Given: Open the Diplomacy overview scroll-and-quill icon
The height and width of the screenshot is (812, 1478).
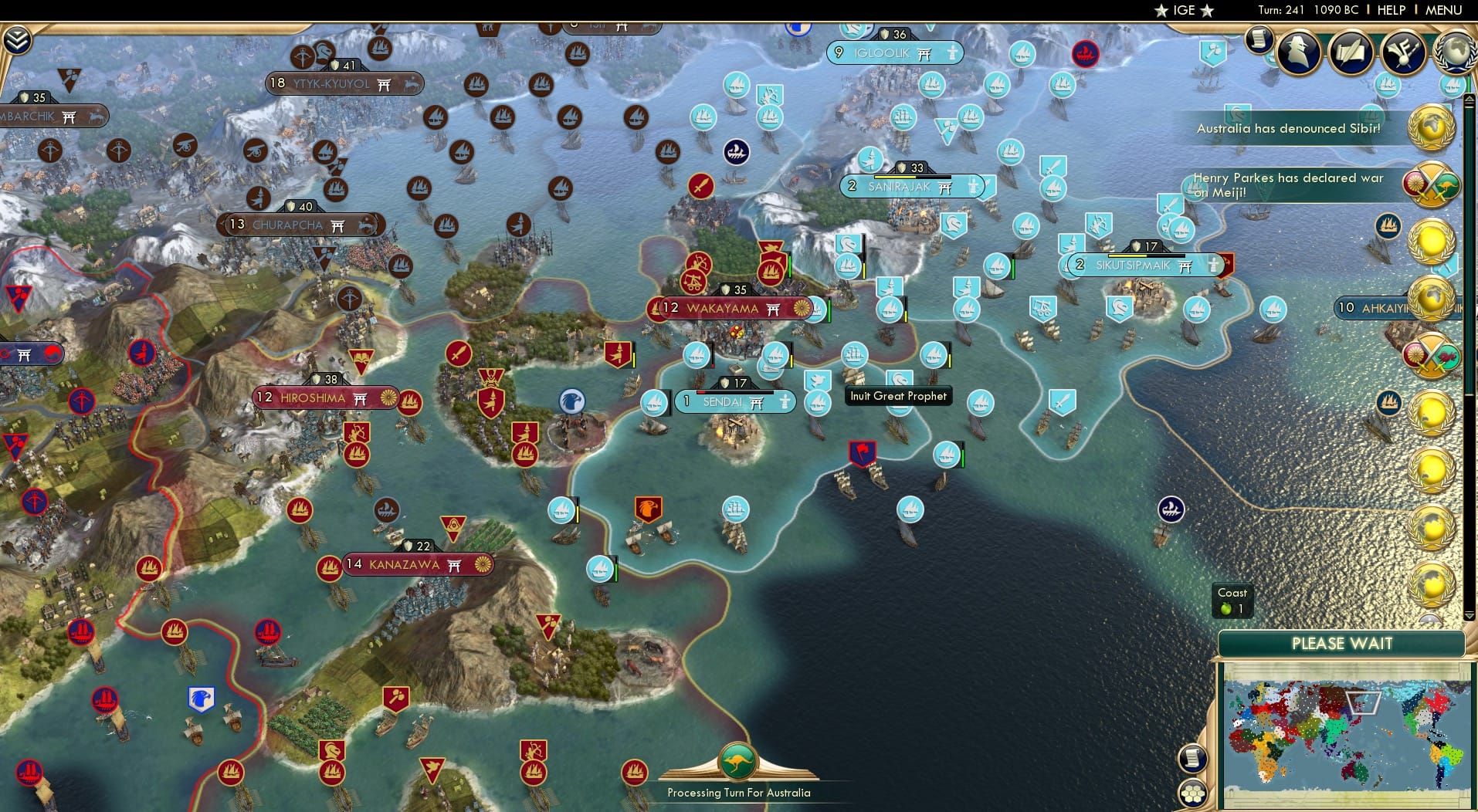Looking at the screenshot, I should (1350, 50).
